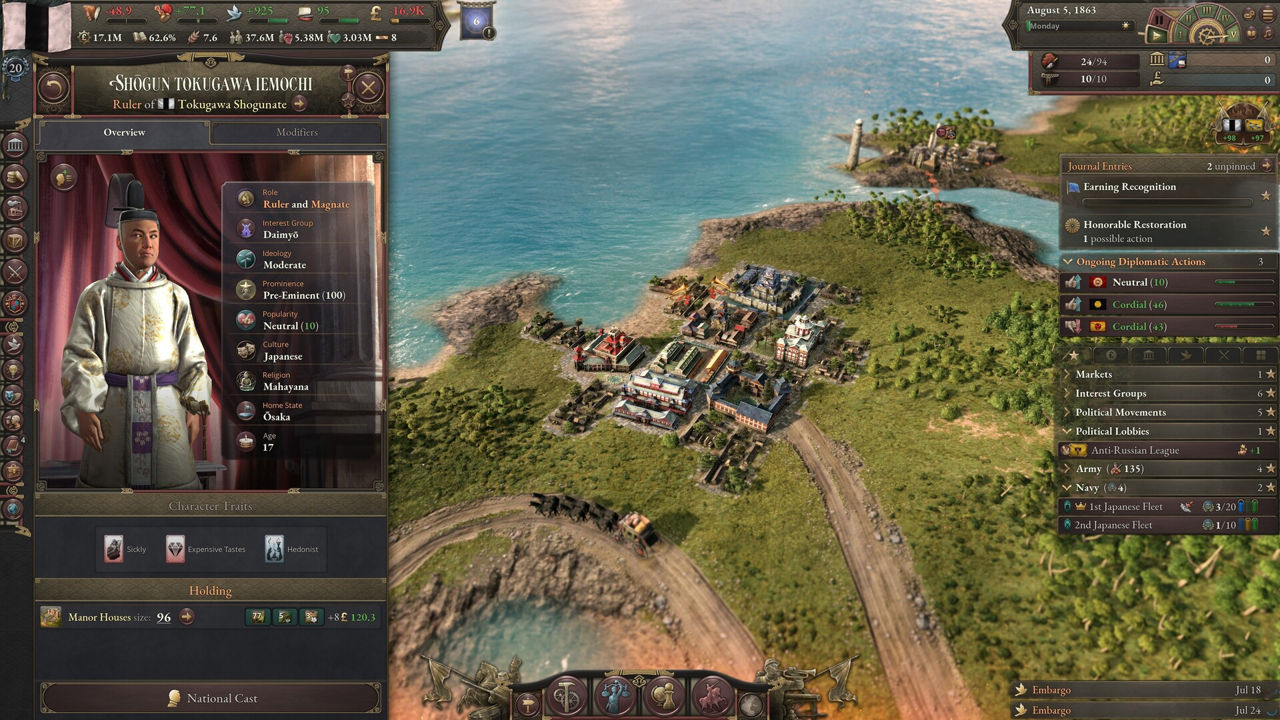Open the National Cast list
1280x720 pixels.
tap(211, 698)
